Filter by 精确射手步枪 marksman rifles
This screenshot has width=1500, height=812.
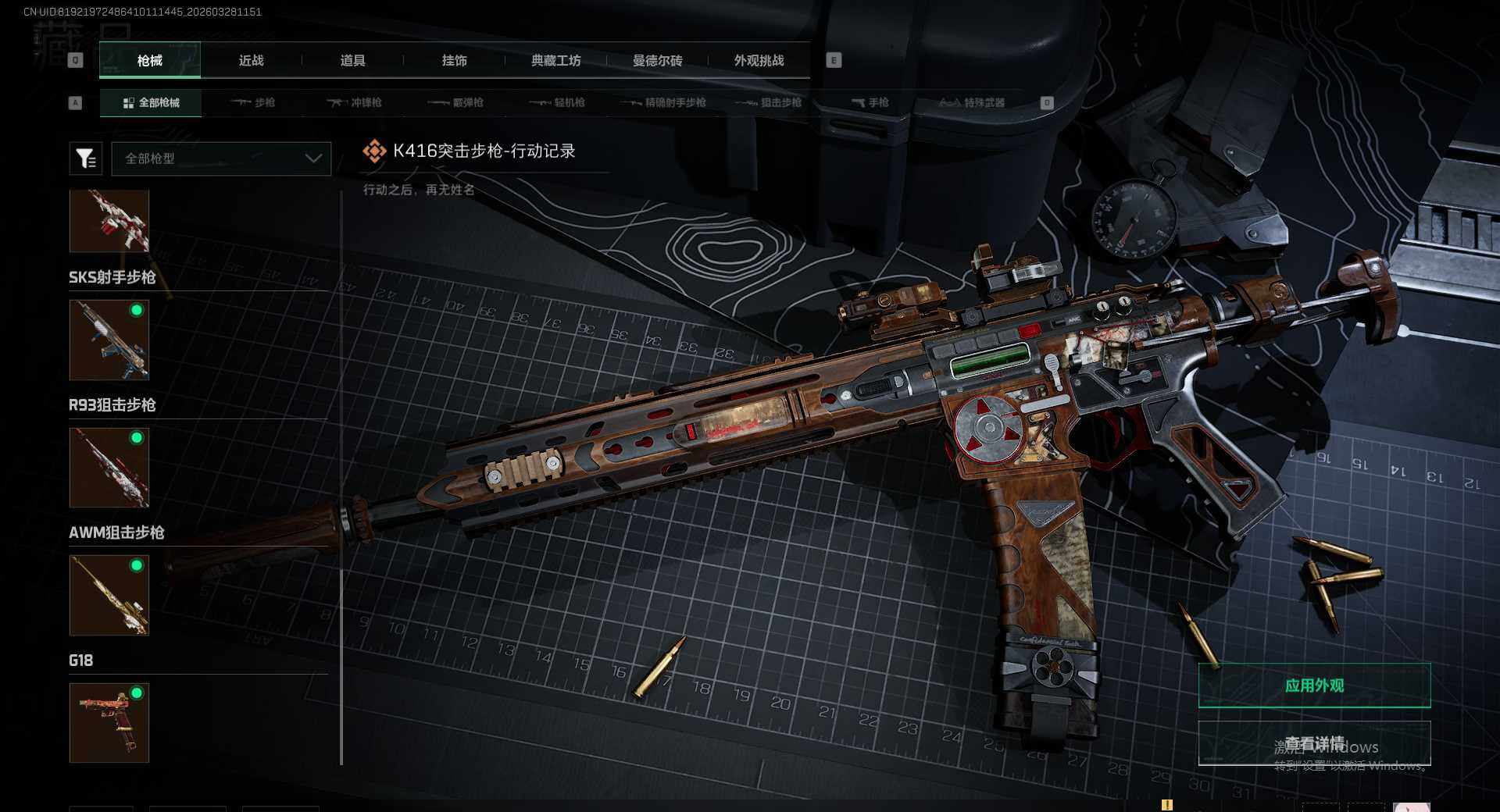(664, 103)
